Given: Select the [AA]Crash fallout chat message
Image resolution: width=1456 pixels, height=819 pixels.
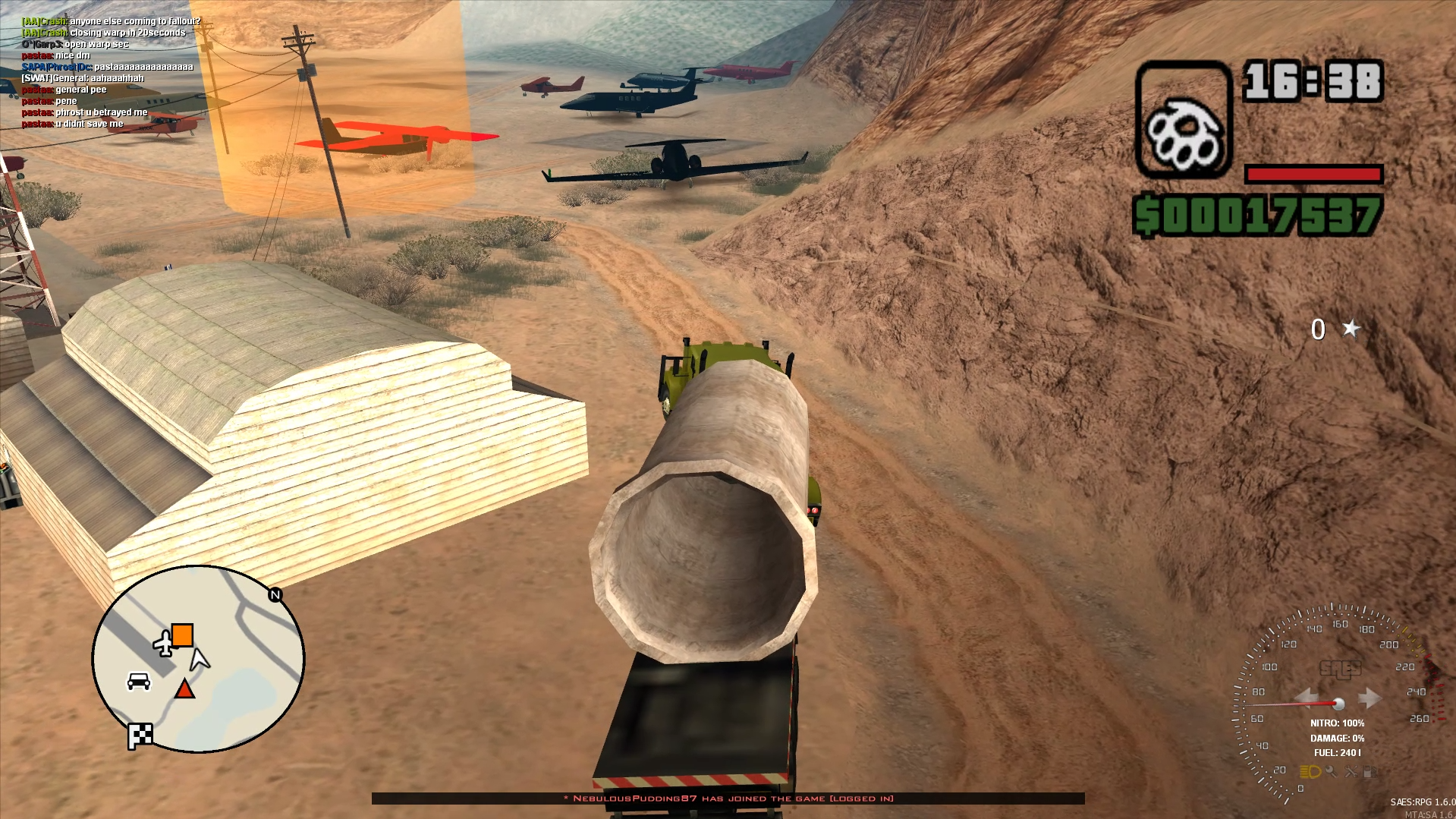Looking at the screenshot, I should point(111,22).
